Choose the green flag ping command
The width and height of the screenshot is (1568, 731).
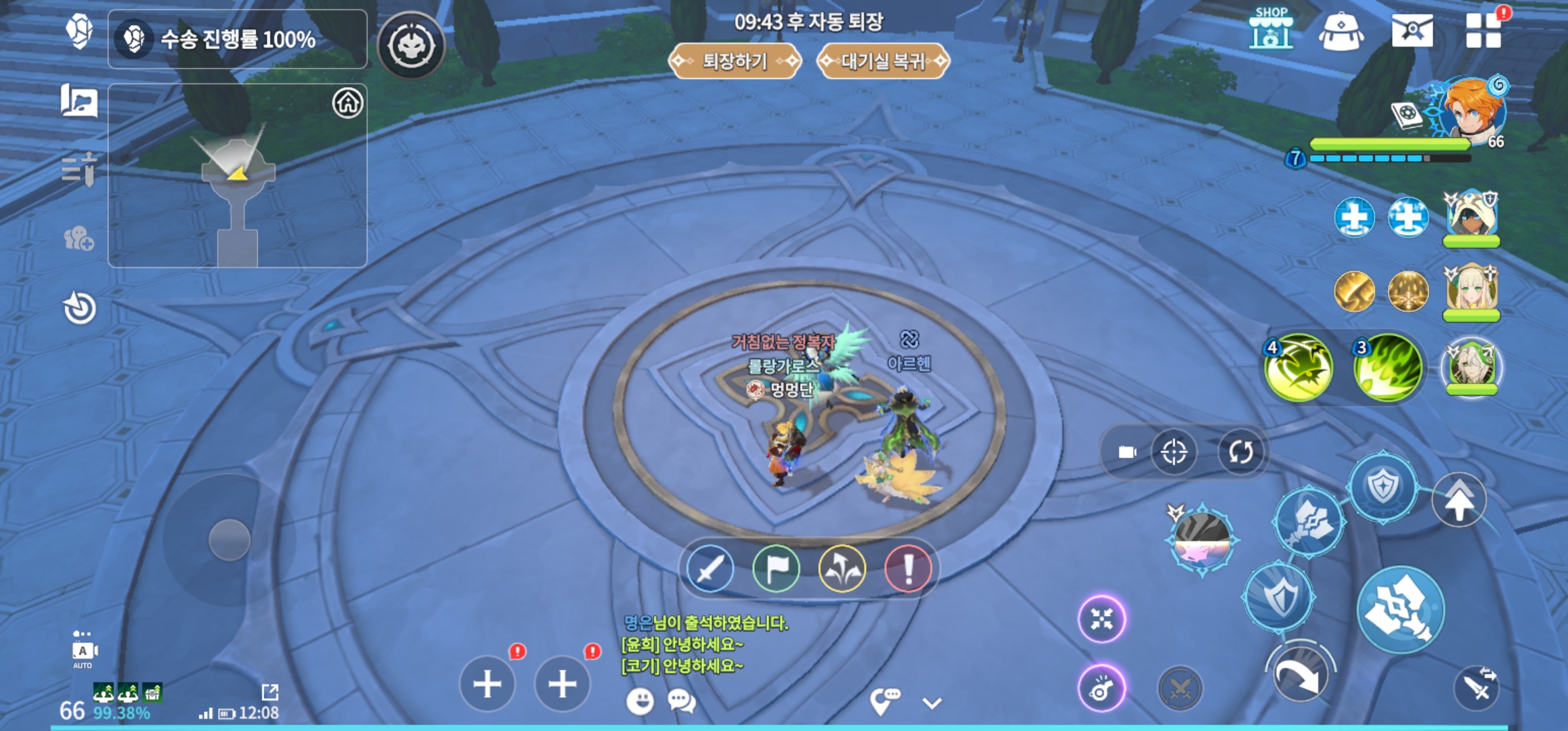click(x=776, y=569)
